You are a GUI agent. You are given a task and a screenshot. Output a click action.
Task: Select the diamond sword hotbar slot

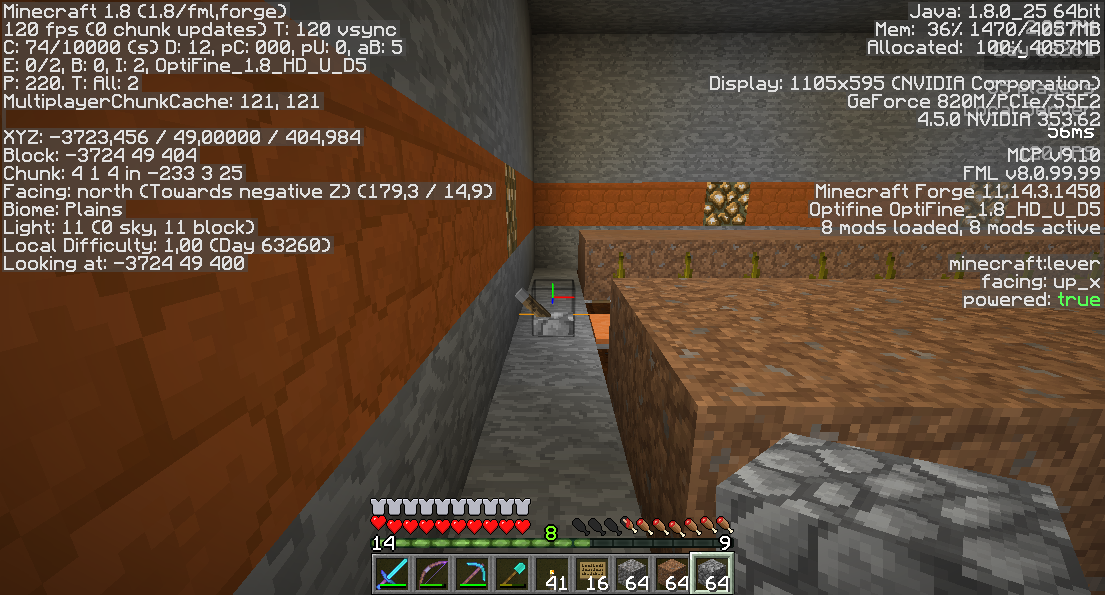click(392, 574)
